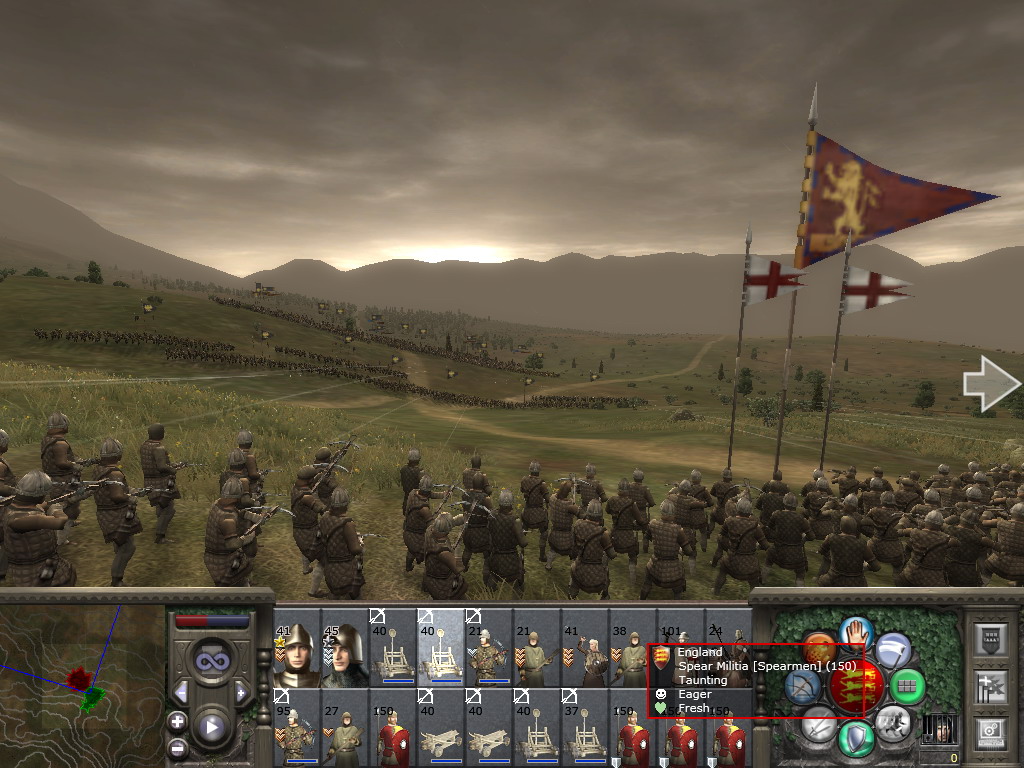Screen dimensions: 1024x768
Task: Toggle guard mode with the shield button
Action: pyautogui.click(x=855, y=739)
